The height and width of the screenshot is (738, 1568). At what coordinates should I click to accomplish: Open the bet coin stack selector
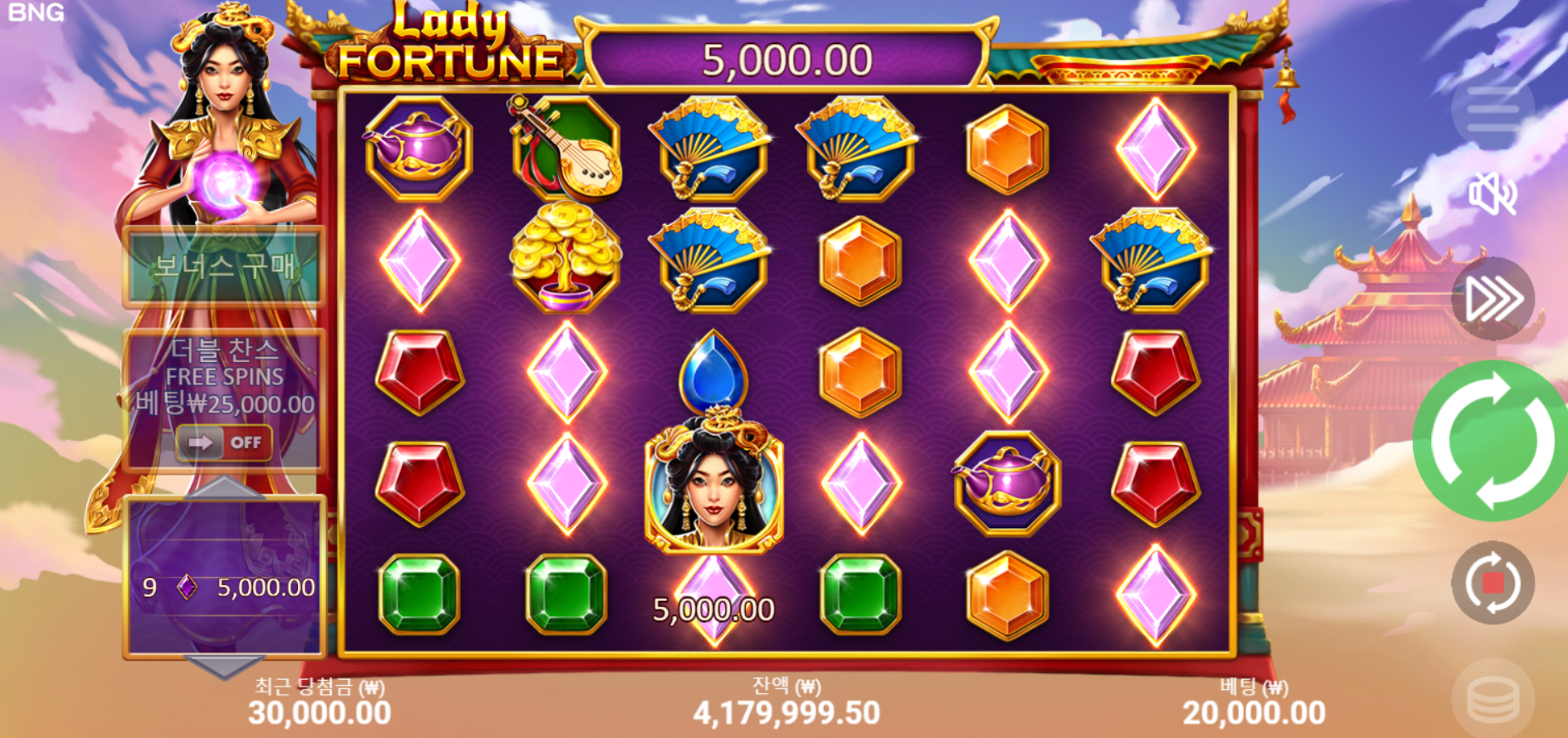point(1493,697)
